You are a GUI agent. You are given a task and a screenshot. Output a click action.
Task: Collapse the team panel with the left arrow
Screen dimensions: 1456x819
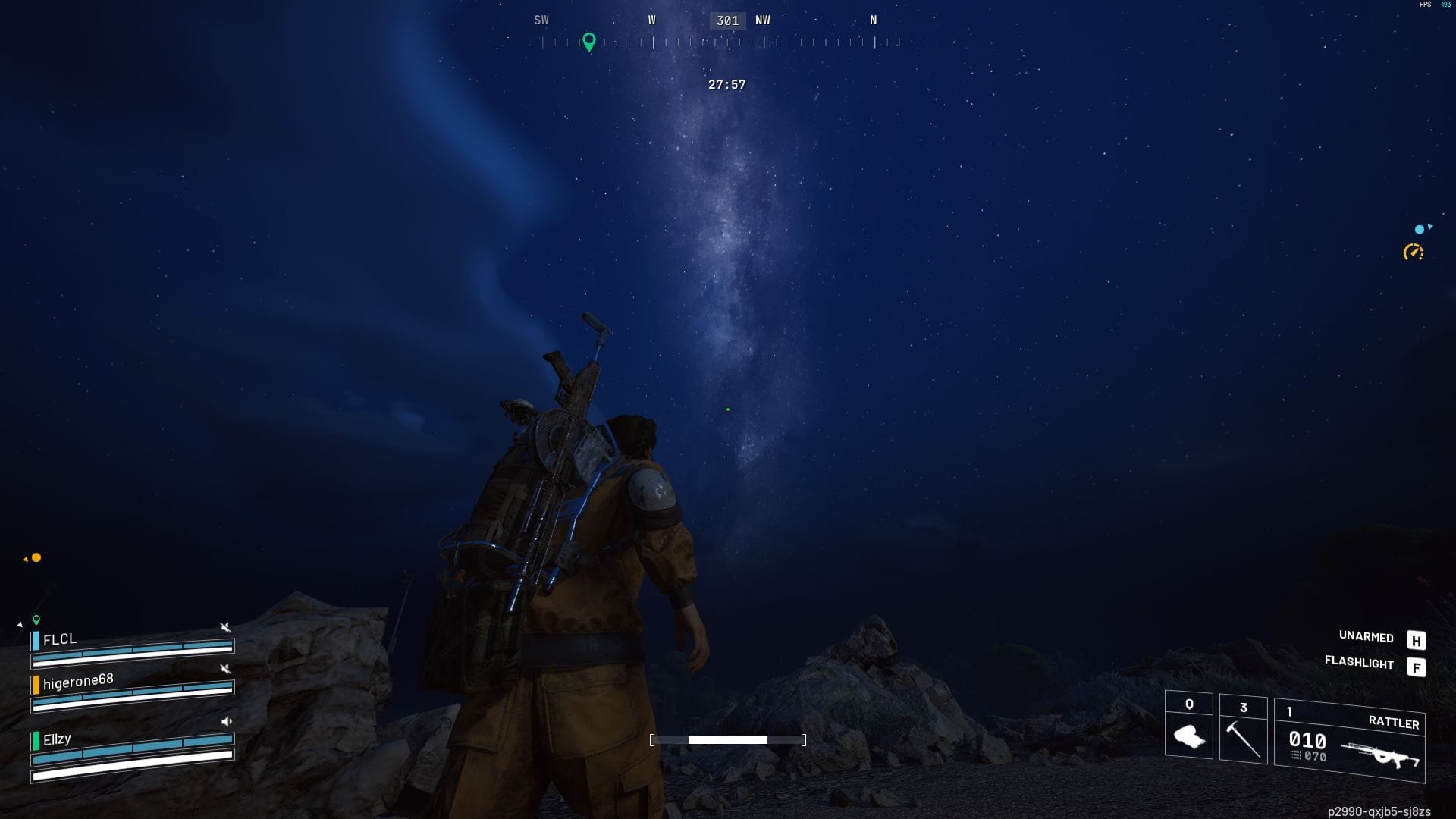point(20,623)
